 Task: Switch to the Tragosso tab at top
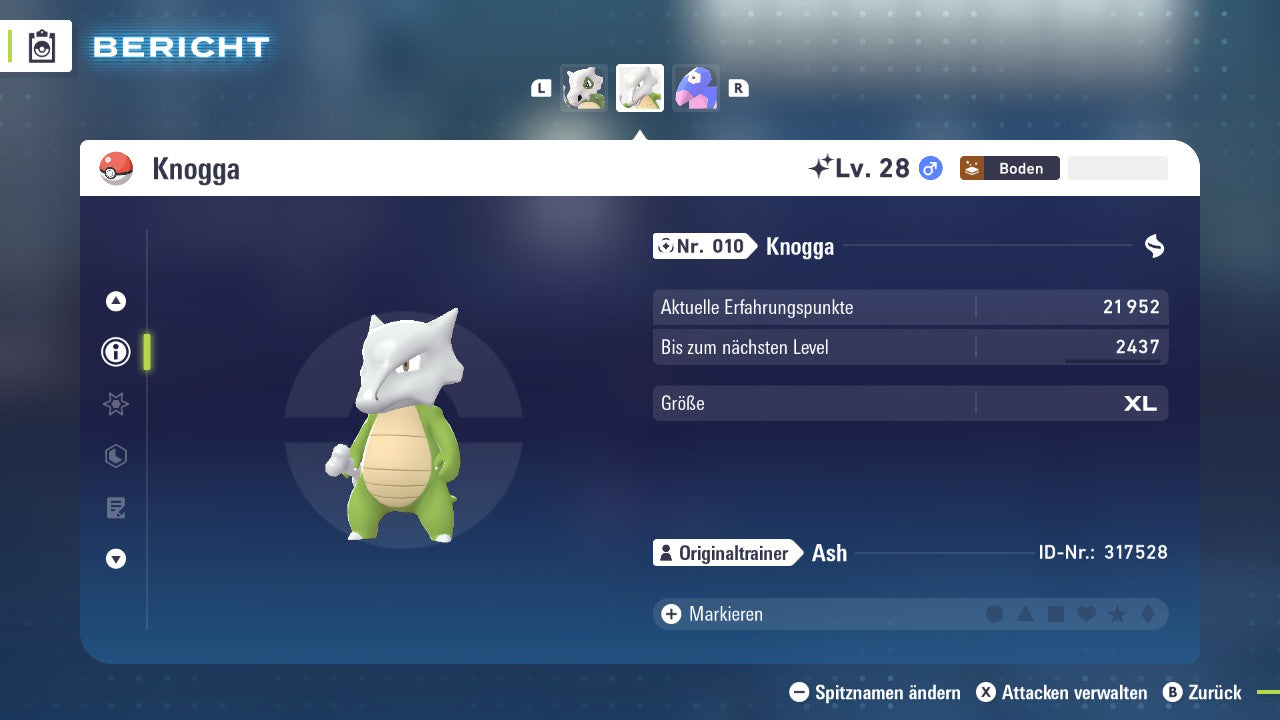click(x=584, y=87)
